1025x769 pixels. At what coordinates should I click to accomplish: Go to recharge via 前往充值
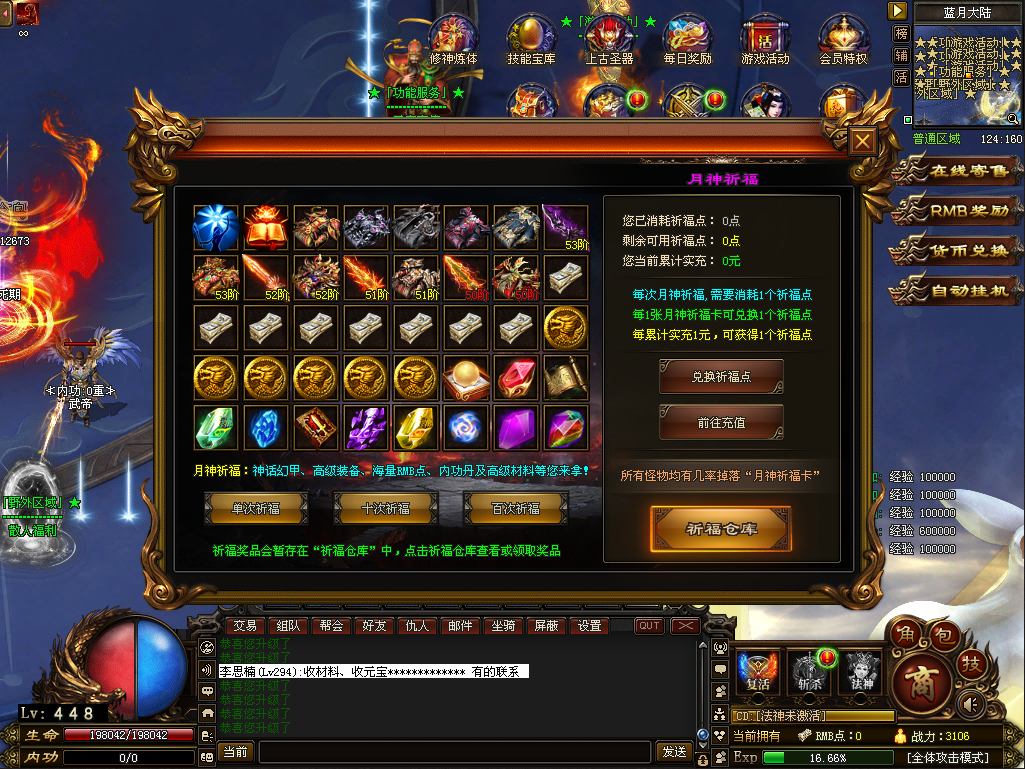721,423
